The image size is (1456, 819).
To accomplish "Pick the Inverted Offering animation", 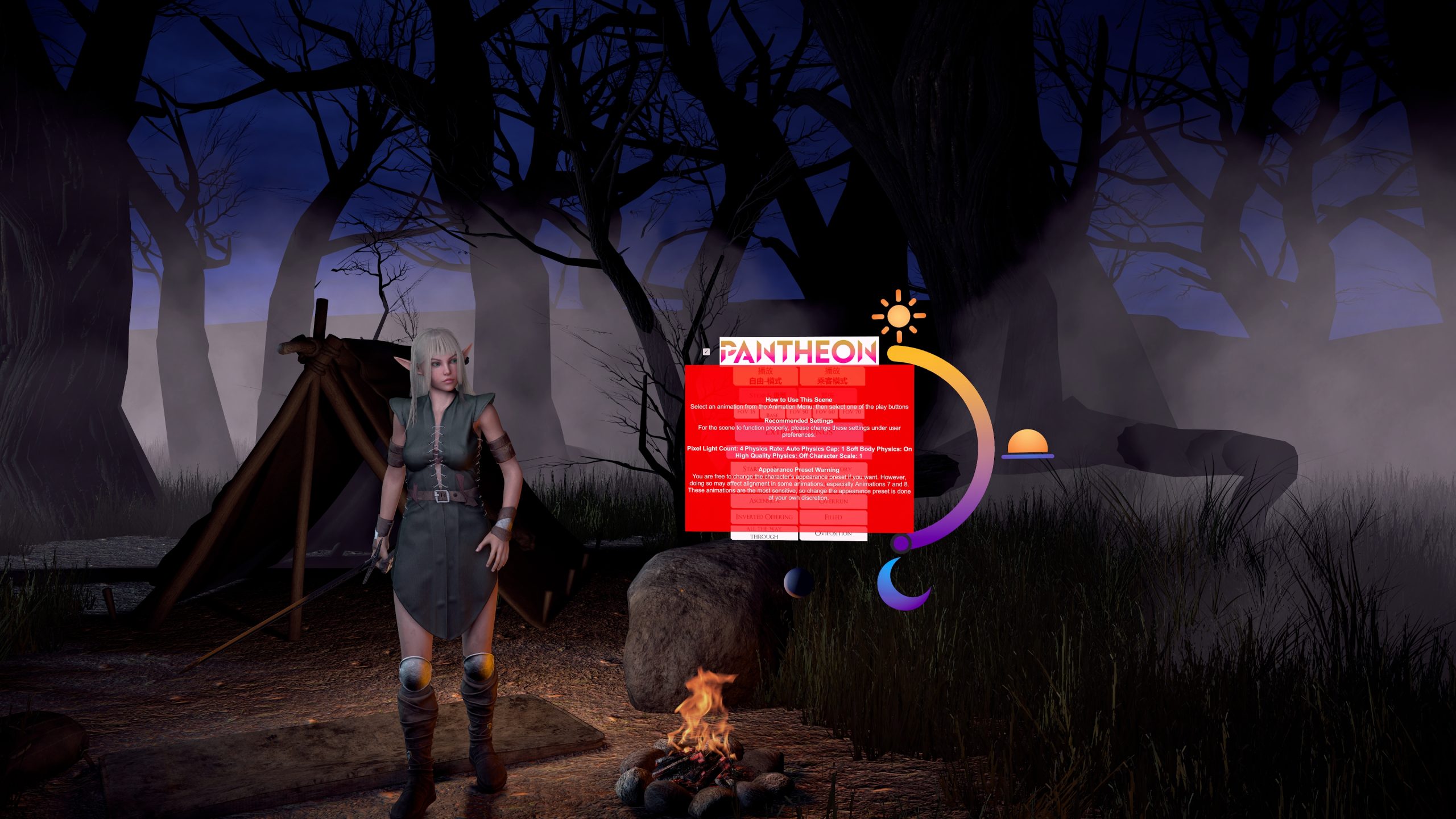I will click(x=764, y=517).
